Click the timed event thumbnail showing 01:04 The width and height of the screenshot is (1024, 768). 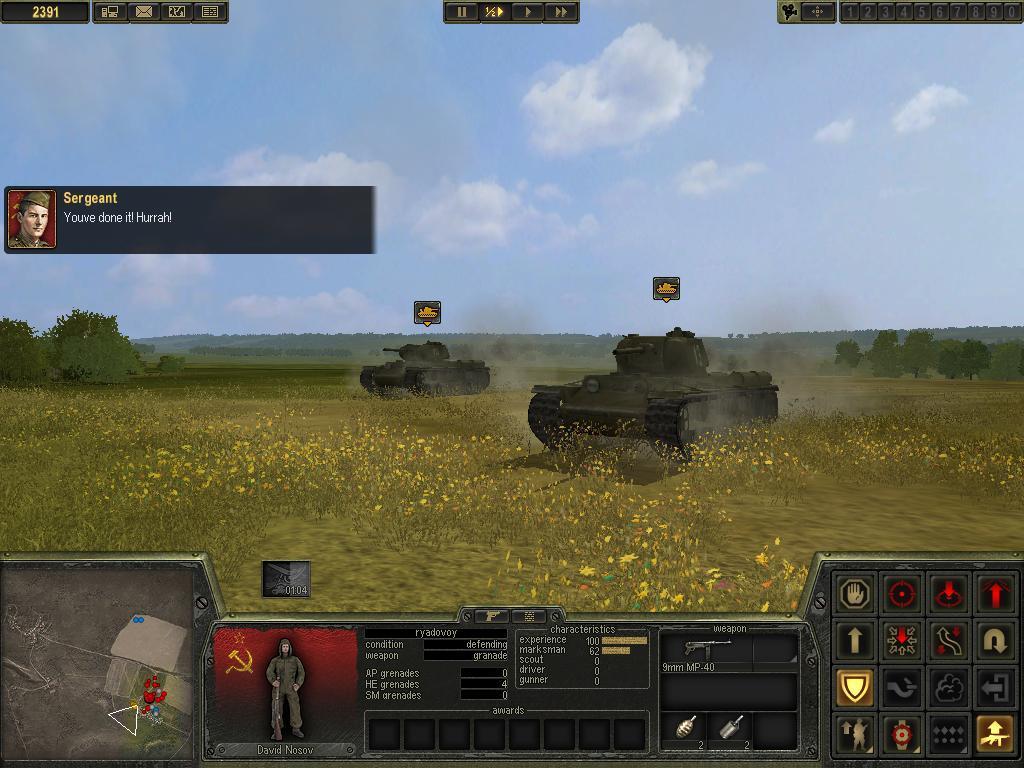pyautogui.click(x=286, y=579)
